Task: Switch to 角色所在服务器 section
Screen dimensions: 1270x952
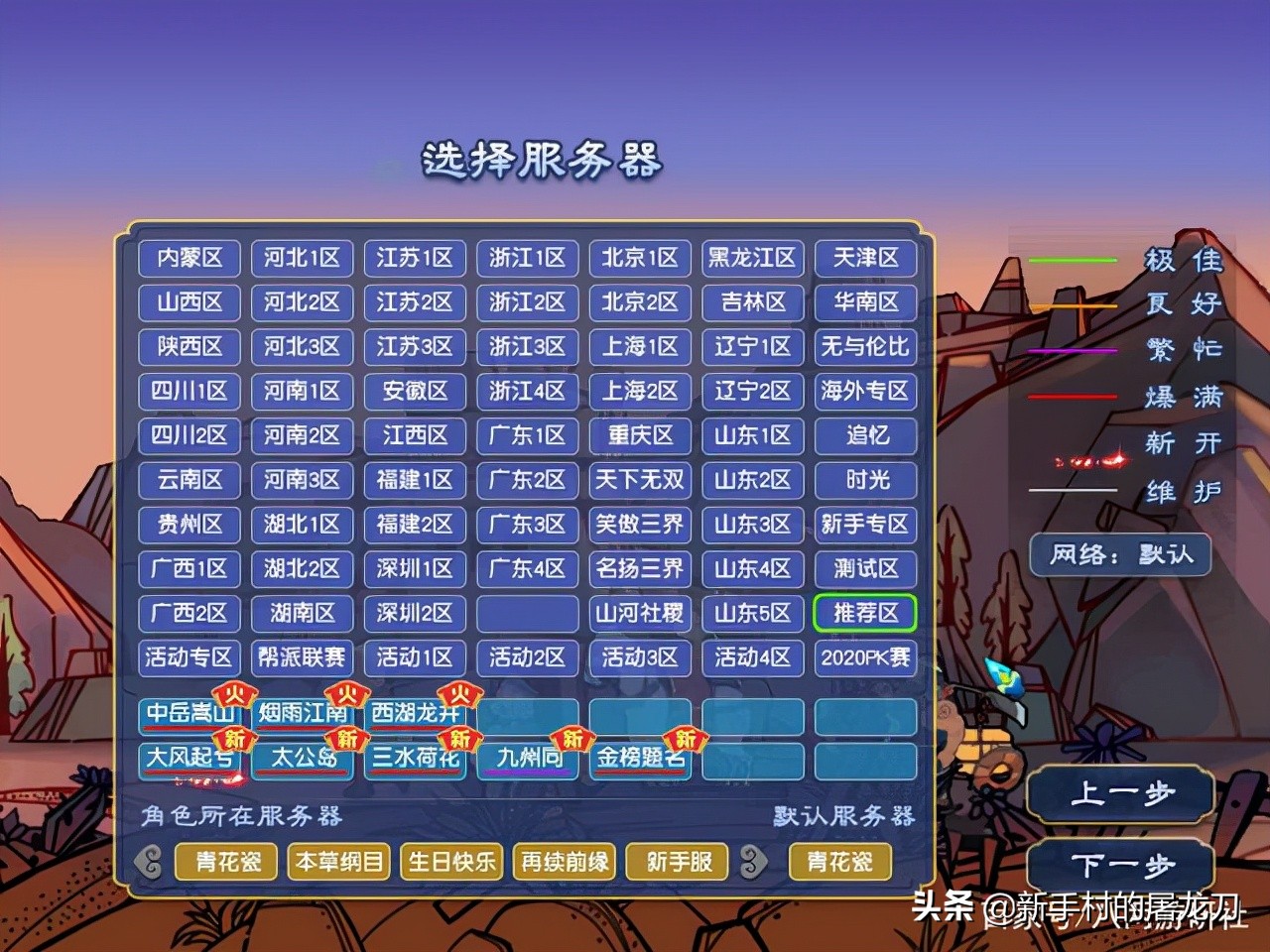Action: (x=238, y=815)
